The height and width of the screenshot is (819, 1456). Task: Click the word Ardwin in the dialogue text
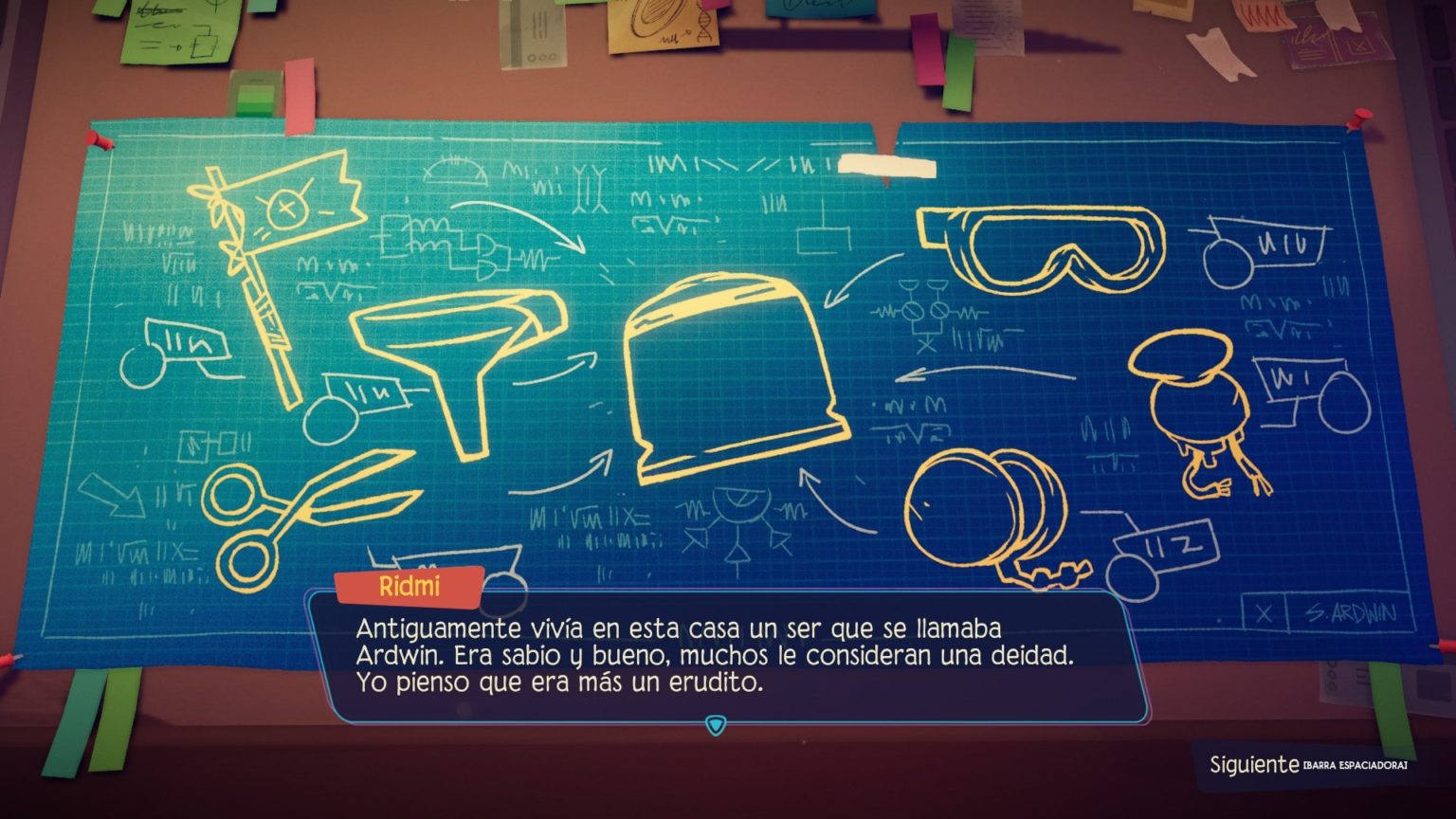pos(394,655)
